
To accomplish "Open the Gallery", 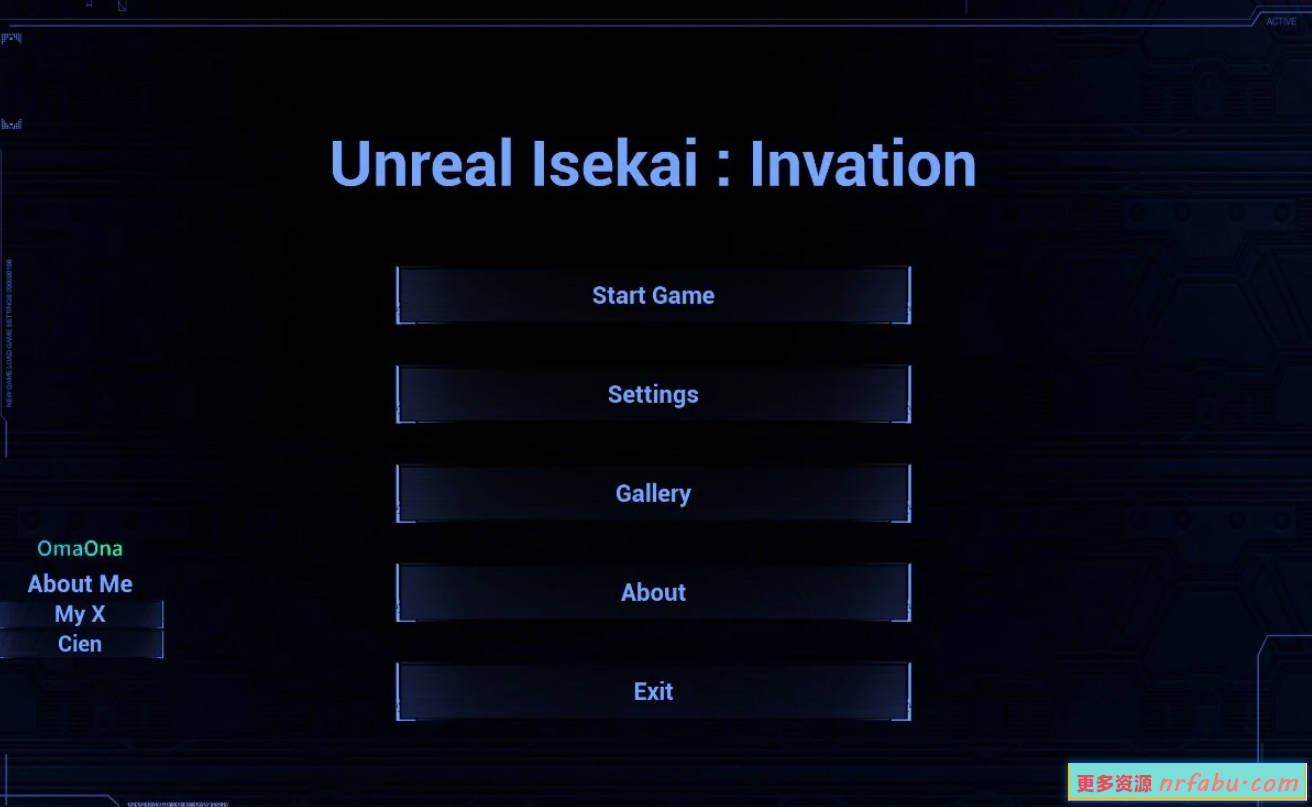I will point(653,493).
